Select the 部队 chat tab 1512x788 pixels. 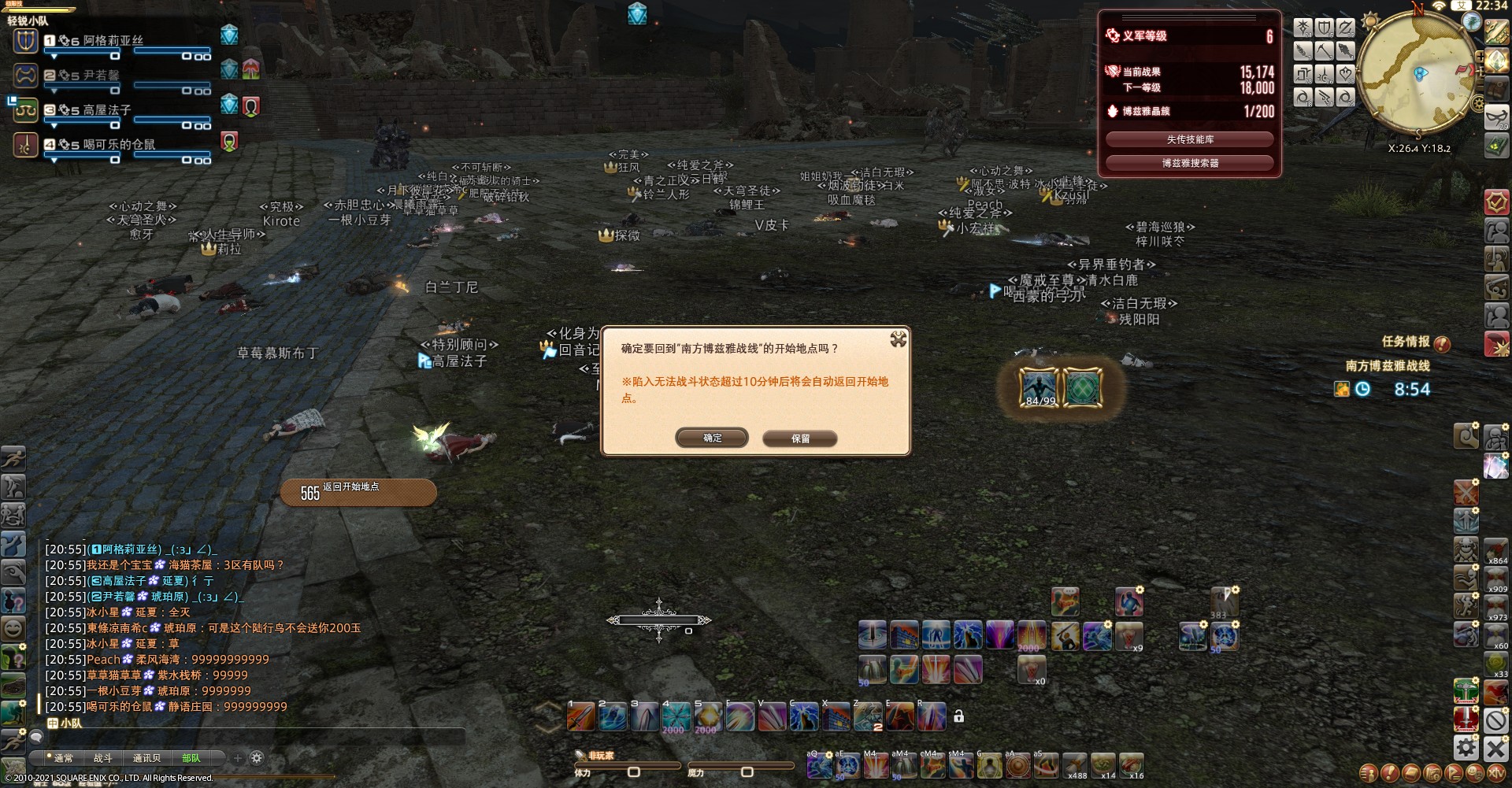pos(191,758)
